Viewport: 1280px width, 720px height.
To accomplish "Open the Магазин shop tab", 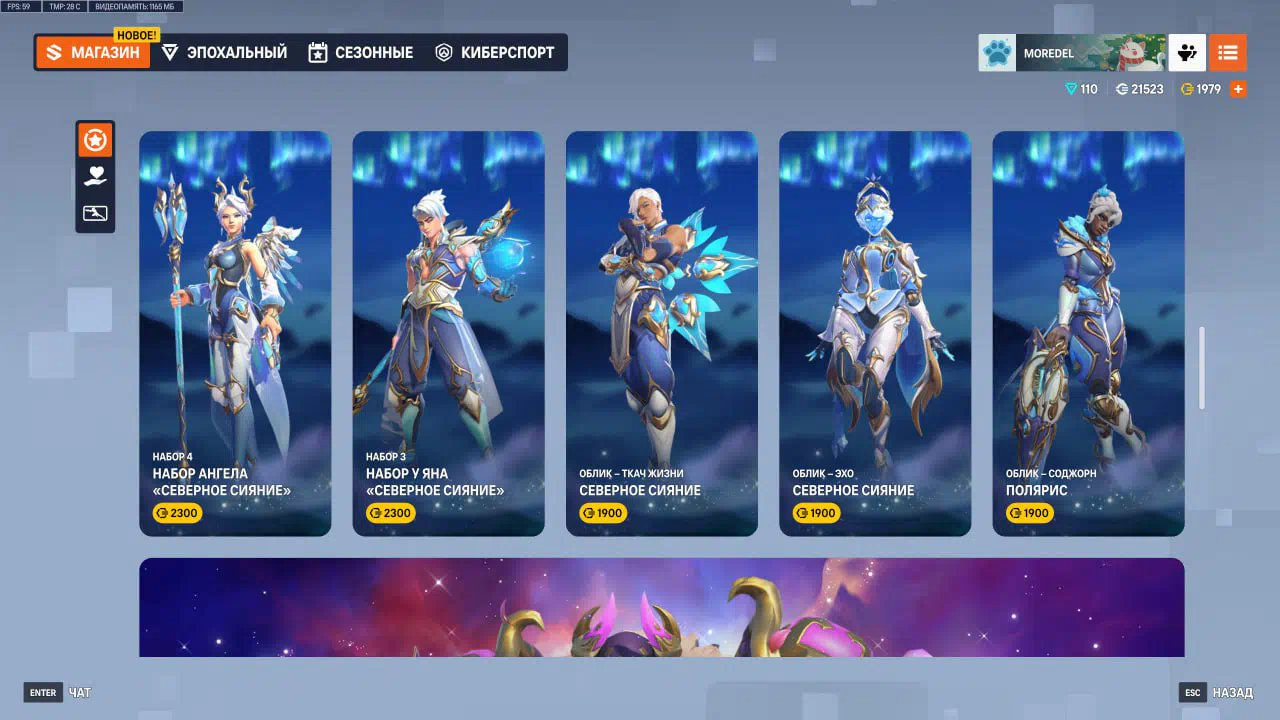I will 93,53.
